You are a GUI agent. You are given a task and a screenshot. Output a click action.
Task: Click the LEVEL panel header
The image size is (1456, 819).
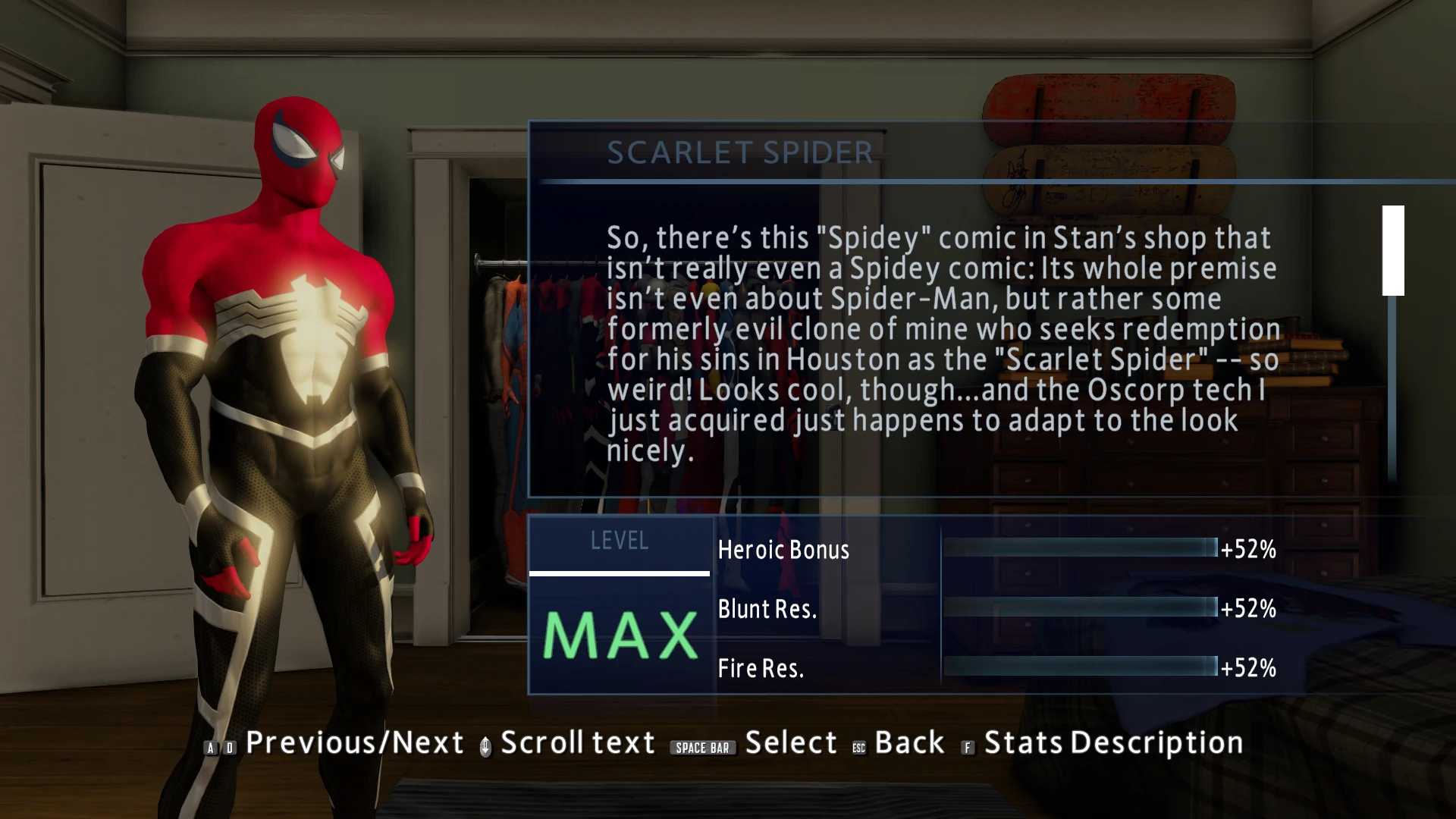click(620, 541)
